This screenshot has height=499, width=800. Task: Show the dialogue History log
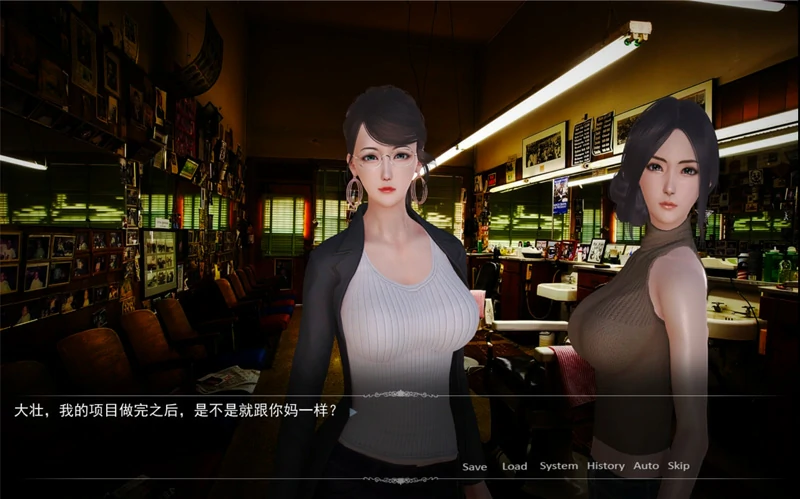(605, 466)
